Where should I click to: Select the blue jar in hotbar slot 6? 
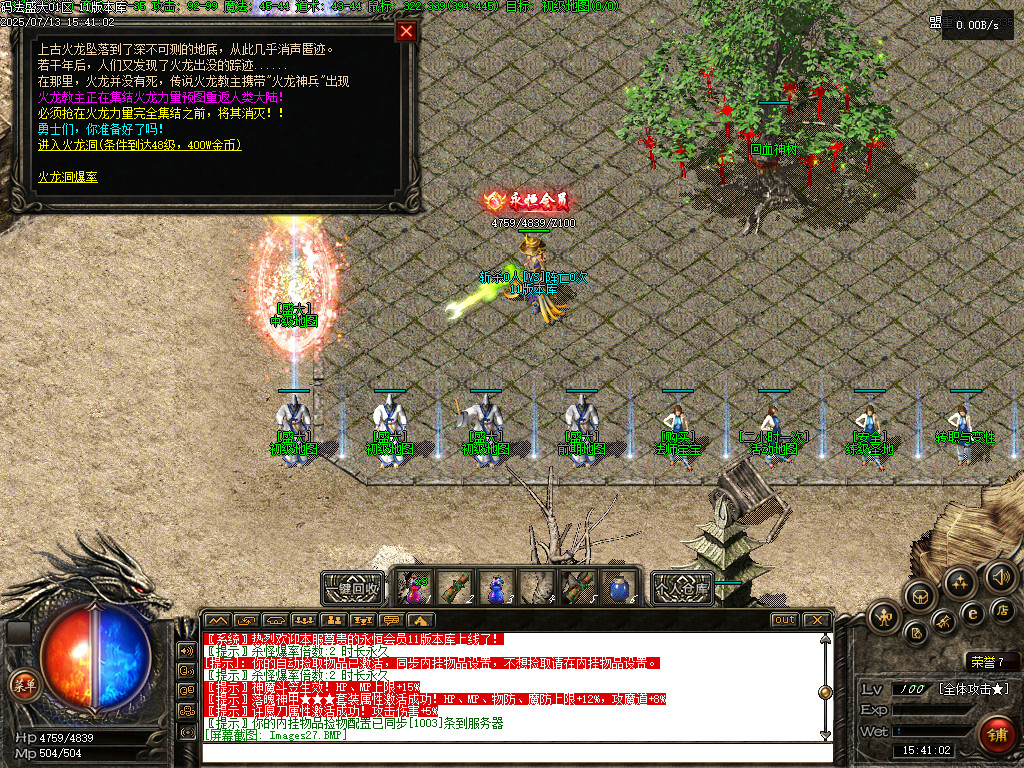[x=620, y=588]
